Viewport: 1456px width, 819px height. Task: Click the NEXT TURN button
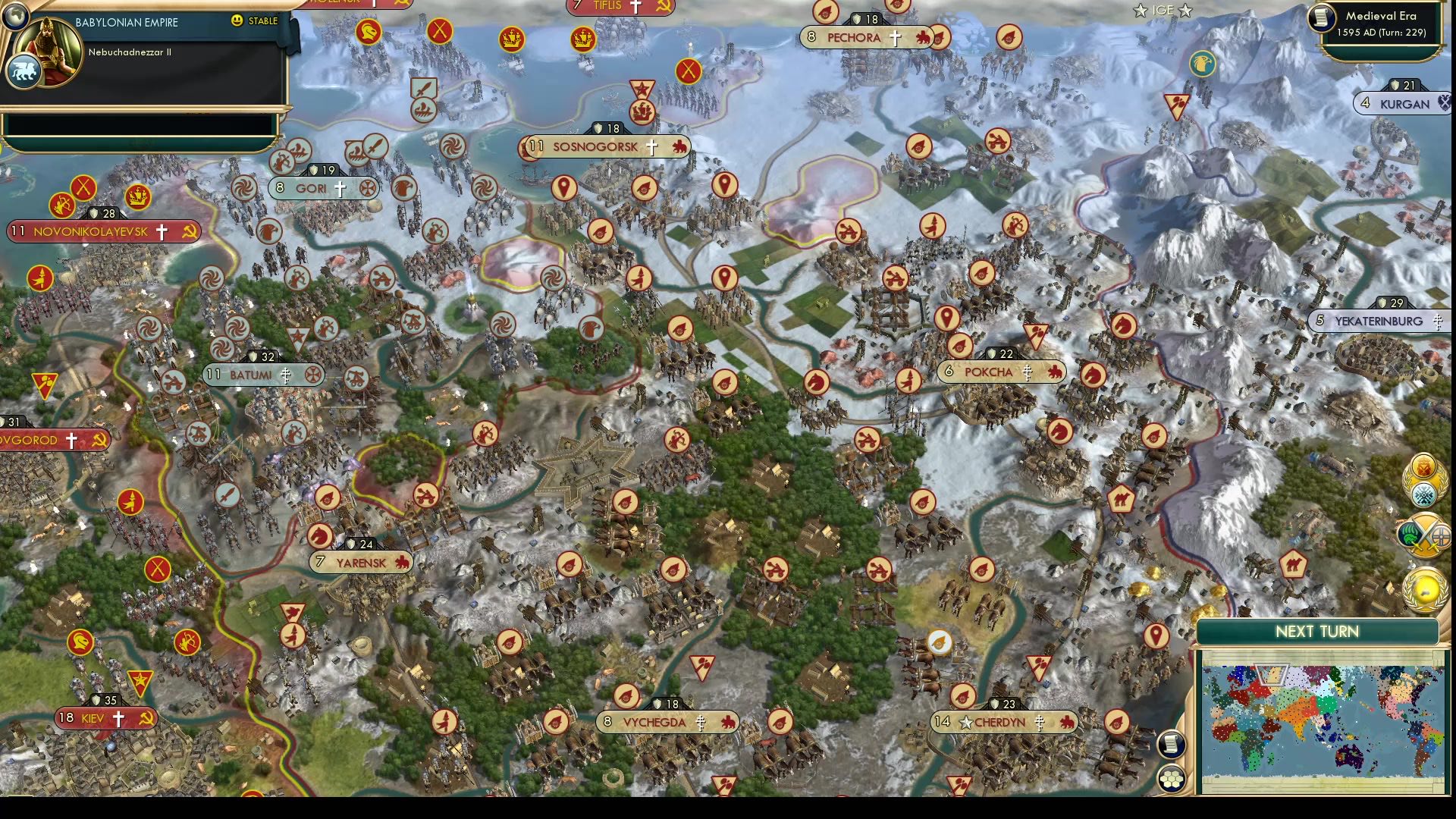coord(1319,631)
